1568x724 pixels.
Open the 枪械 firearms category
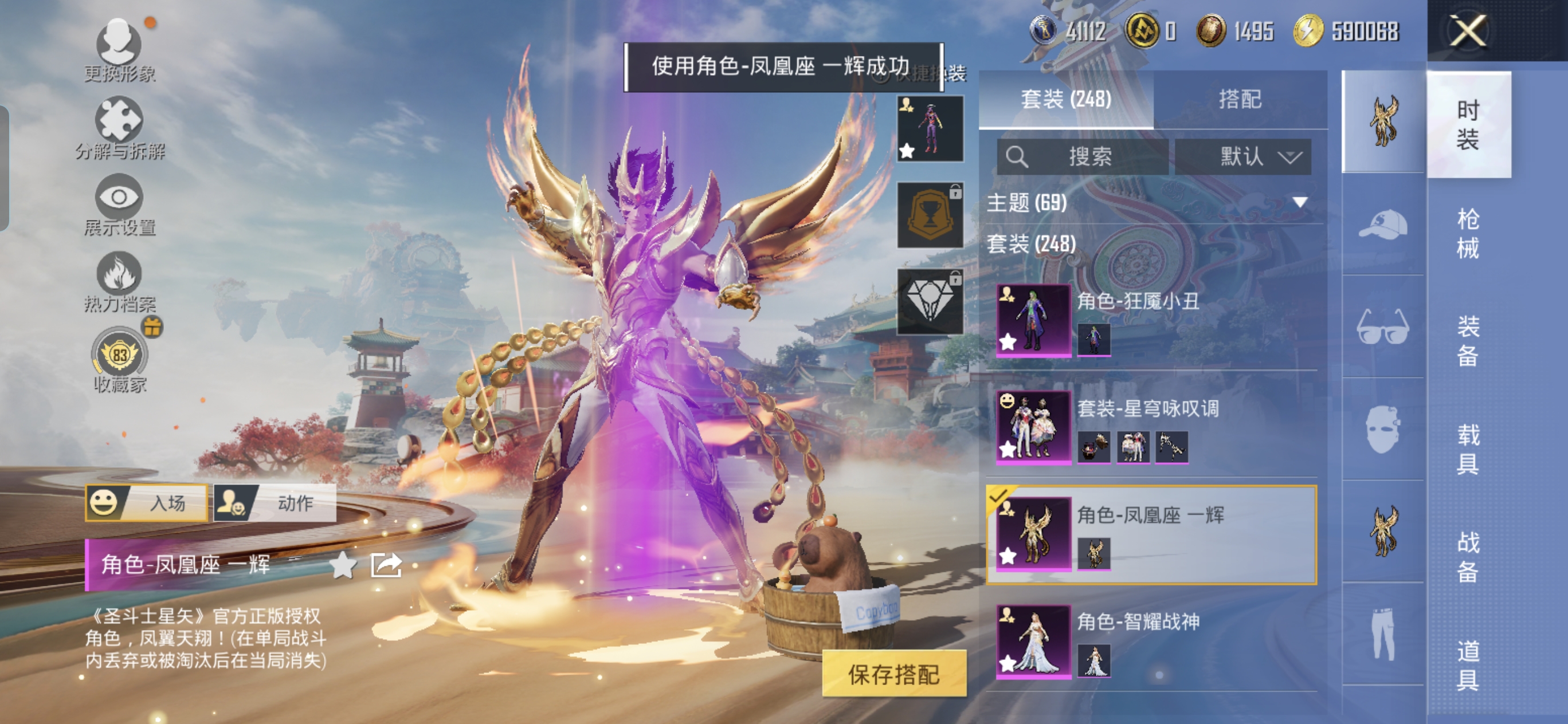(x=1467, y=233)
